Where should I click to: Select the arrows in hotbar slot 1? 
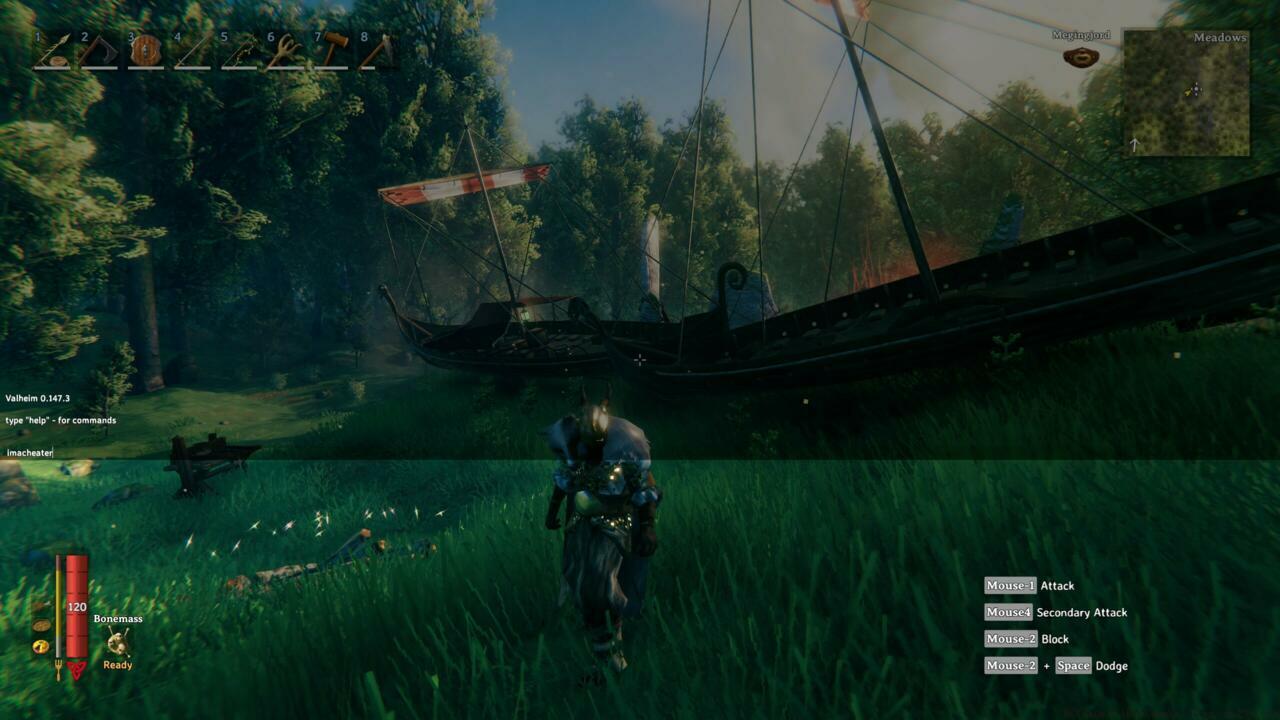pos(50,52)
